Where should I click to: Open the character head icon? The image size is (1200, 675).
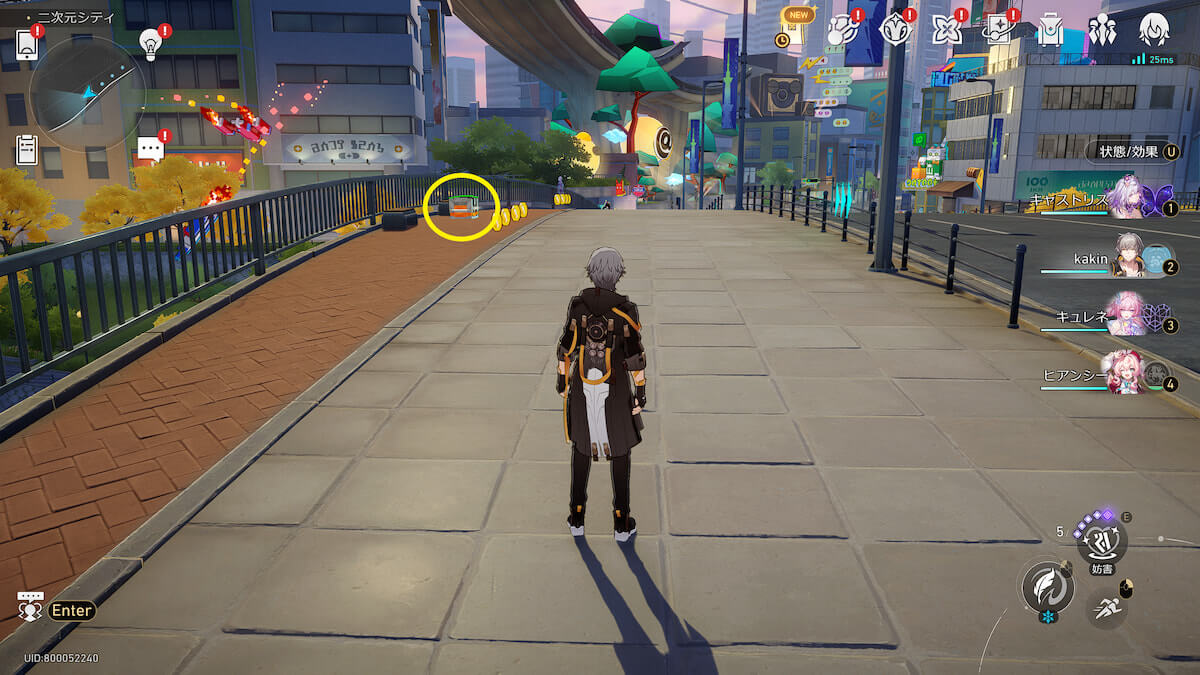coord(1154,30)
